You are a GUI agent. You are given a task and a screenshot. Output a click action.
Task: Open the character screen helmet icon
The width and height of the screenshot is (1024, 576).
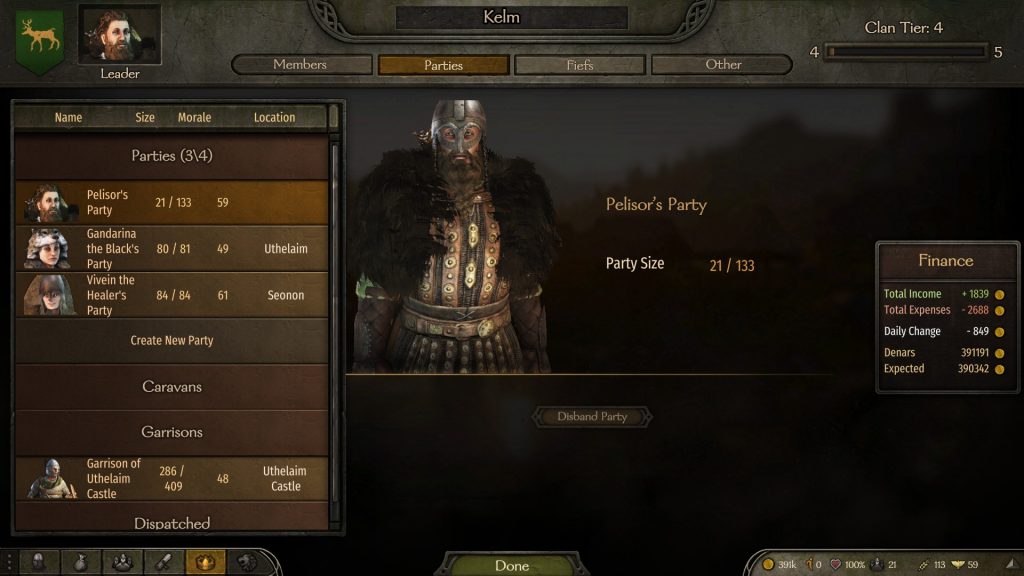[x=39, y=563]
